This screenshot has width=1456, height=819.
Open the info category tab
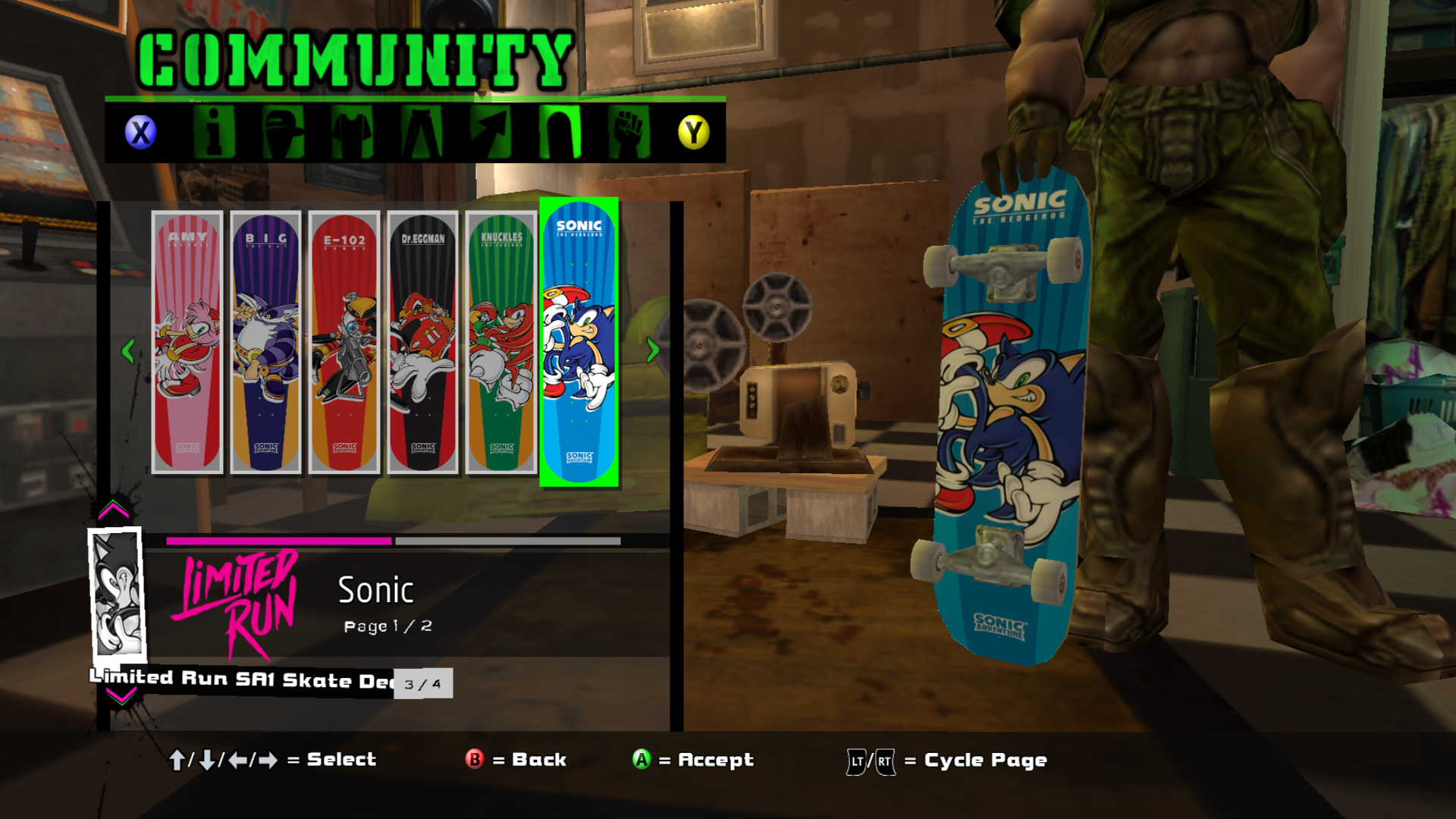tap(214, 132)
